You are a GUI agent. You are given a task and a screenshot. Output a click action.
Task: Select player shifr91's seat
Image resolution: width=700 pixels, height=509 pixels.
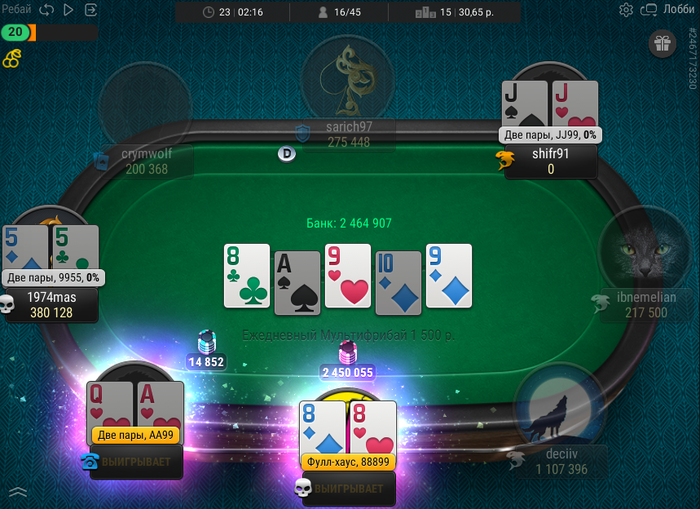click(x=551, y=161)
